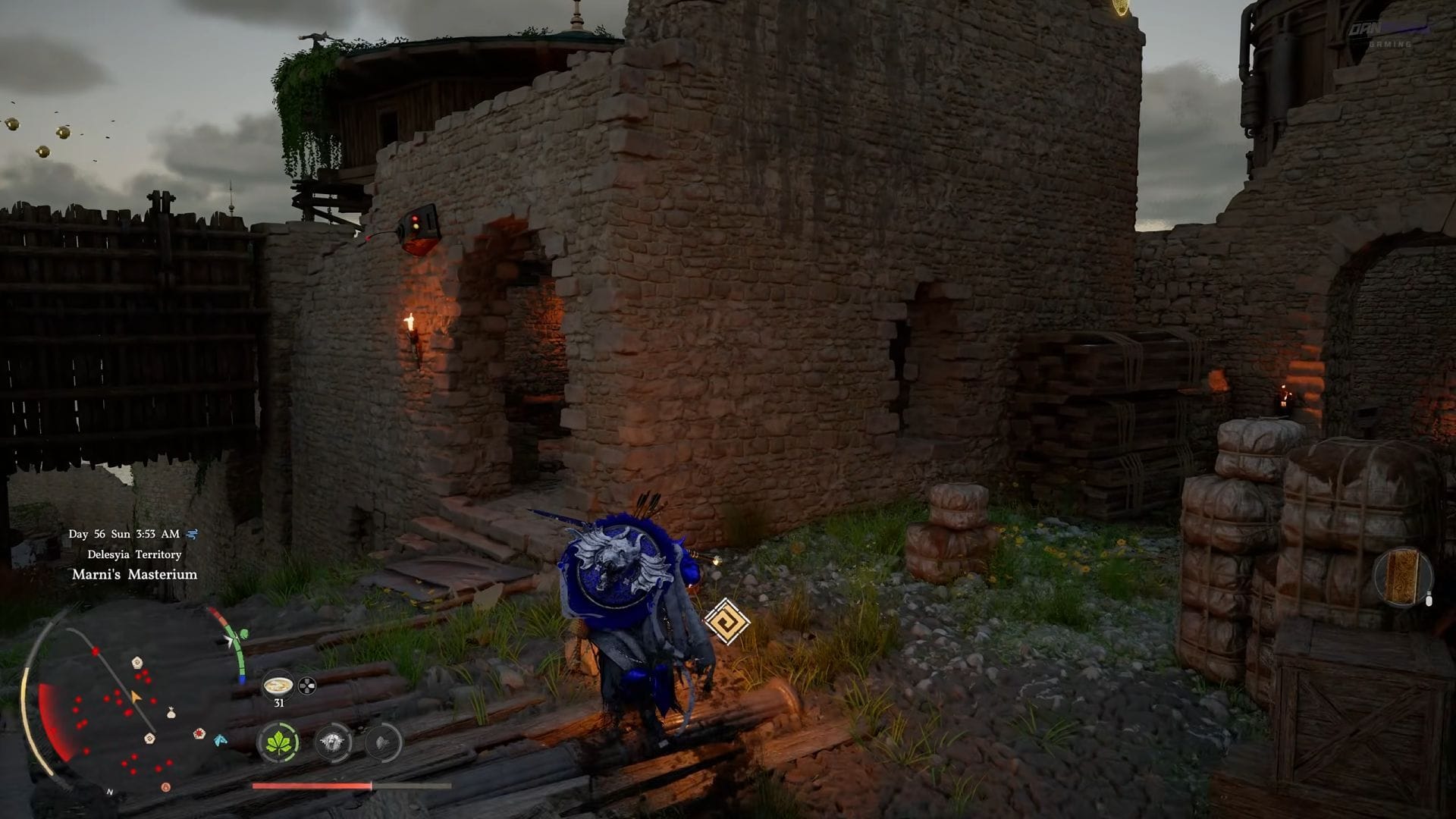Click the blue wind weather icon
Screen dimensions: 1456x819
tap(192, 534)
